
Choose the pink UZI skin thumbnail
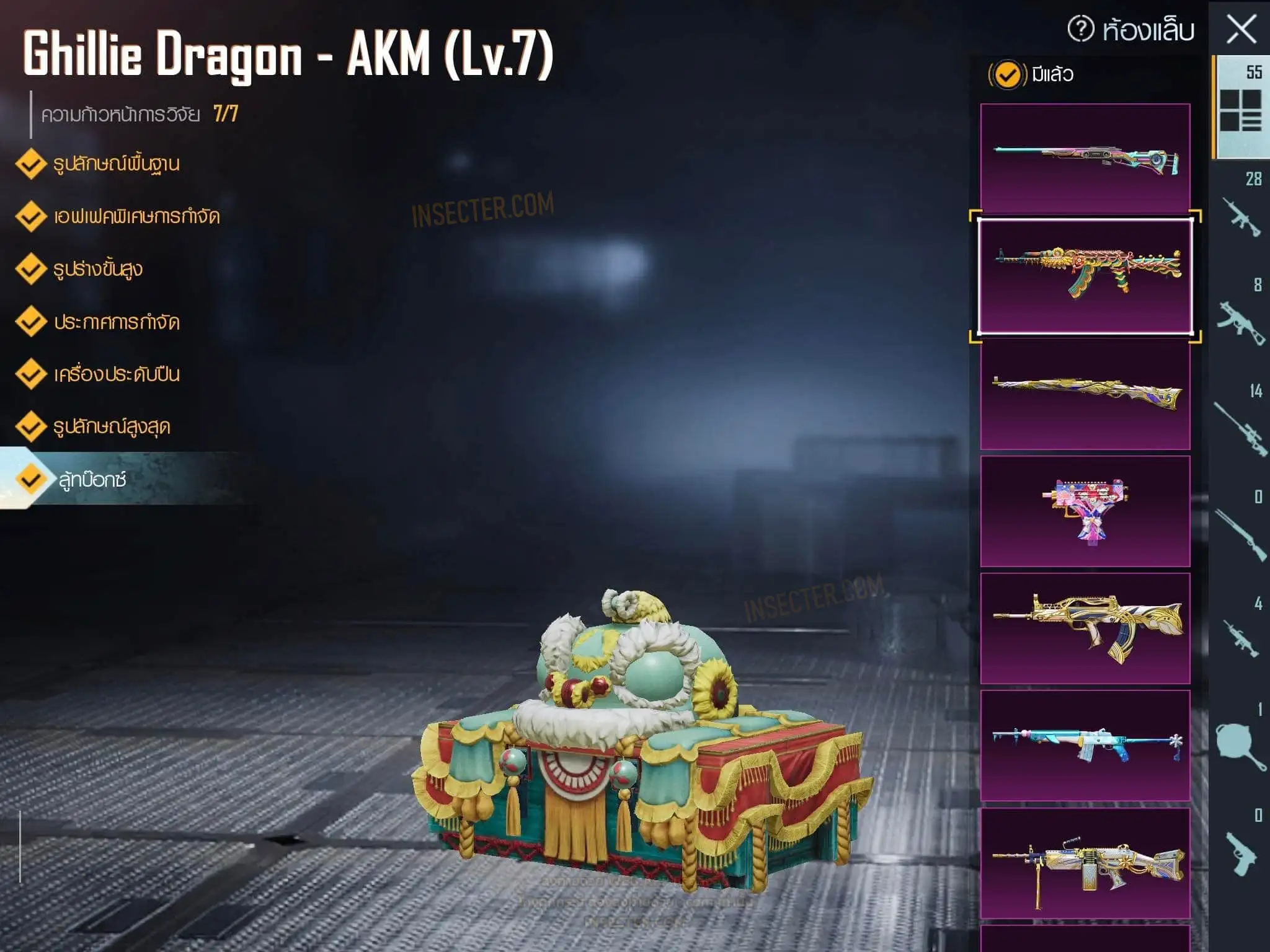coord(1085,511)
